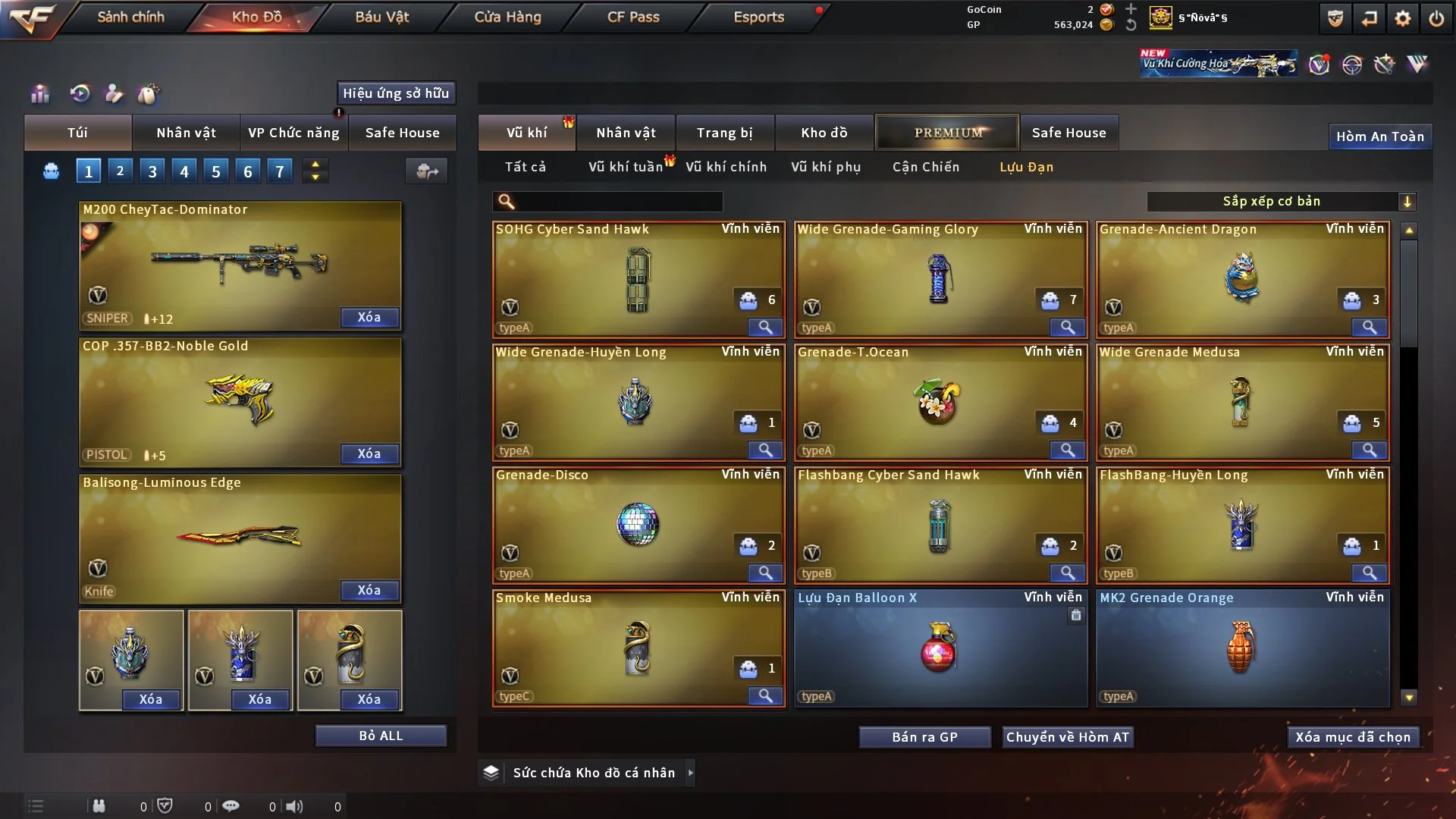The image size is (1456, 819).
Task: Switch to the Cửa Hàng shop tab
Action: pos(507,17)
